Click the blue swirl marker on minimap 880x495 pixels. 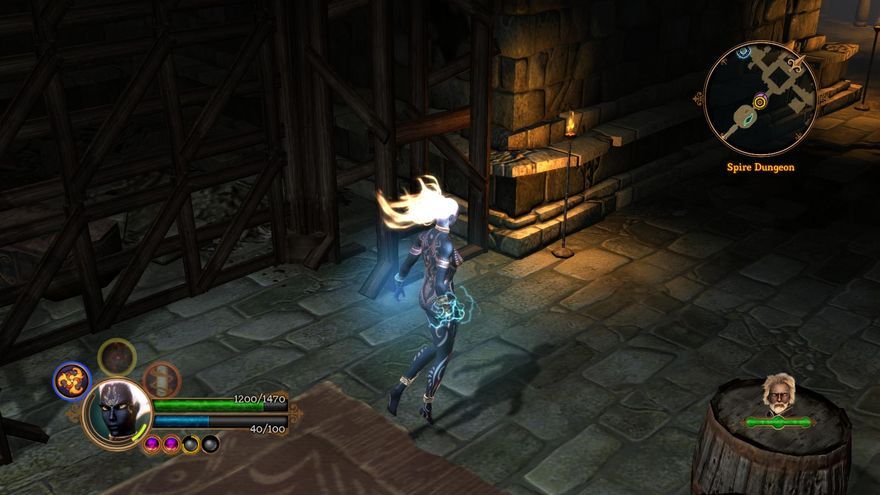[x=743, y=51]
